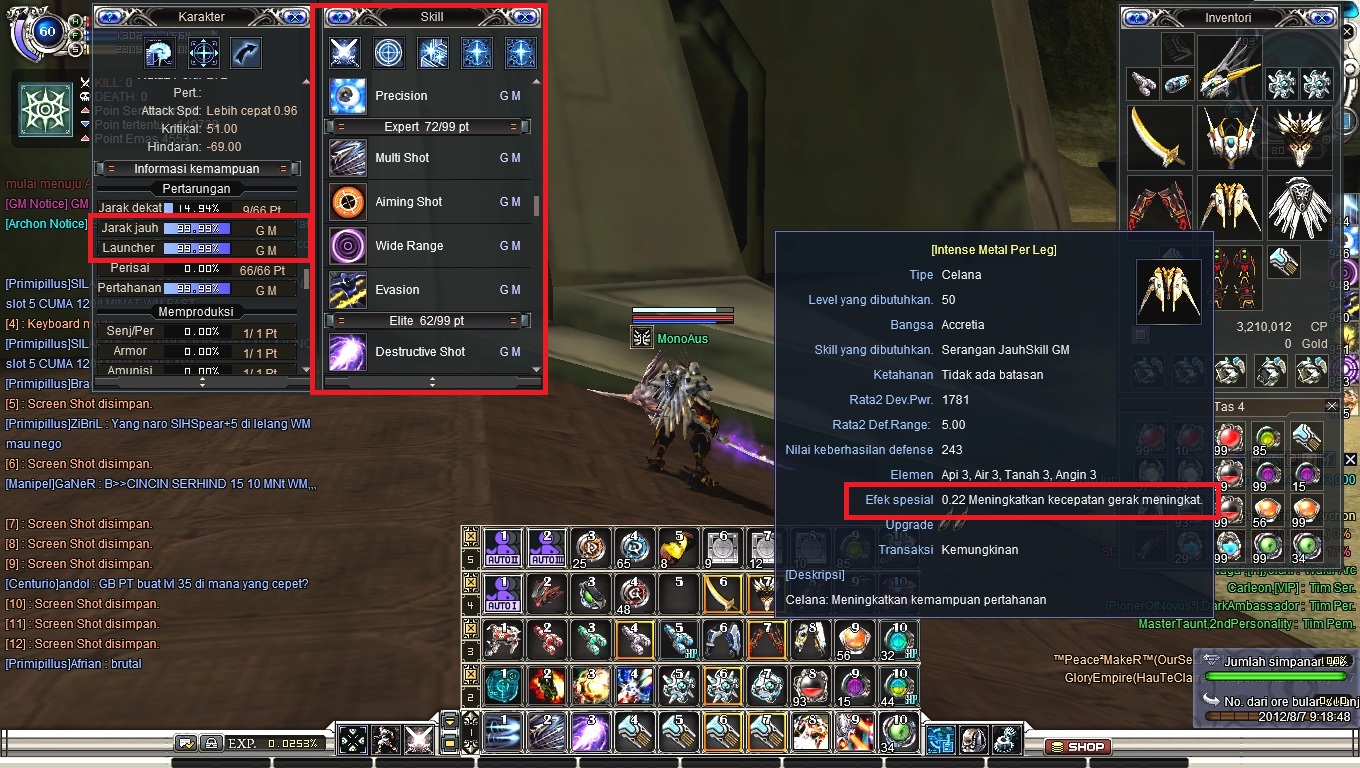The height and width of the screenshot is (768, 1360).
Task: Select the Memproduksi section header
Action: click(197, 314)
